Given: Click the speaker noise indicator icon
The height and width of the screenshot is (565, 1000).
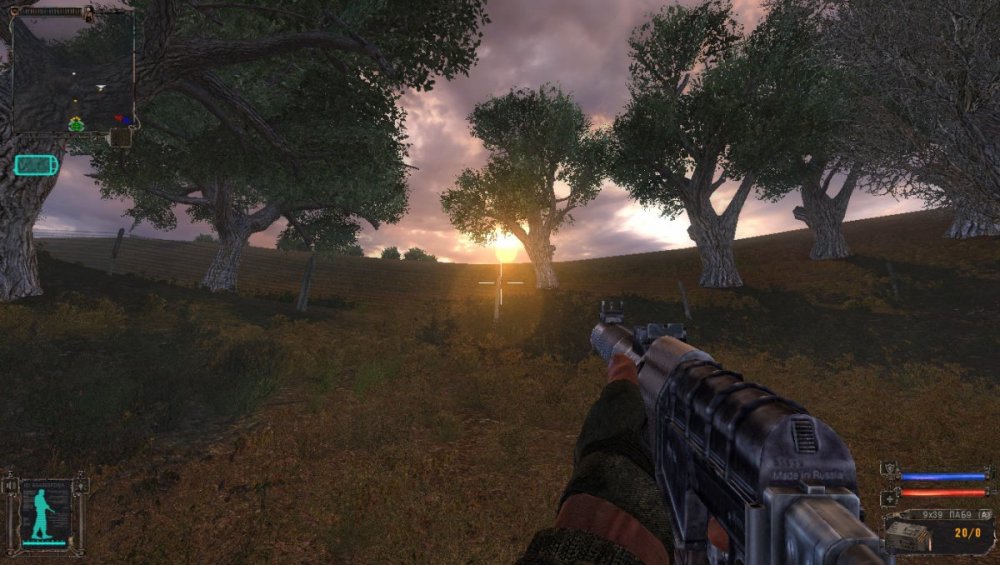Looking at the screenshot, I should 11,487.
